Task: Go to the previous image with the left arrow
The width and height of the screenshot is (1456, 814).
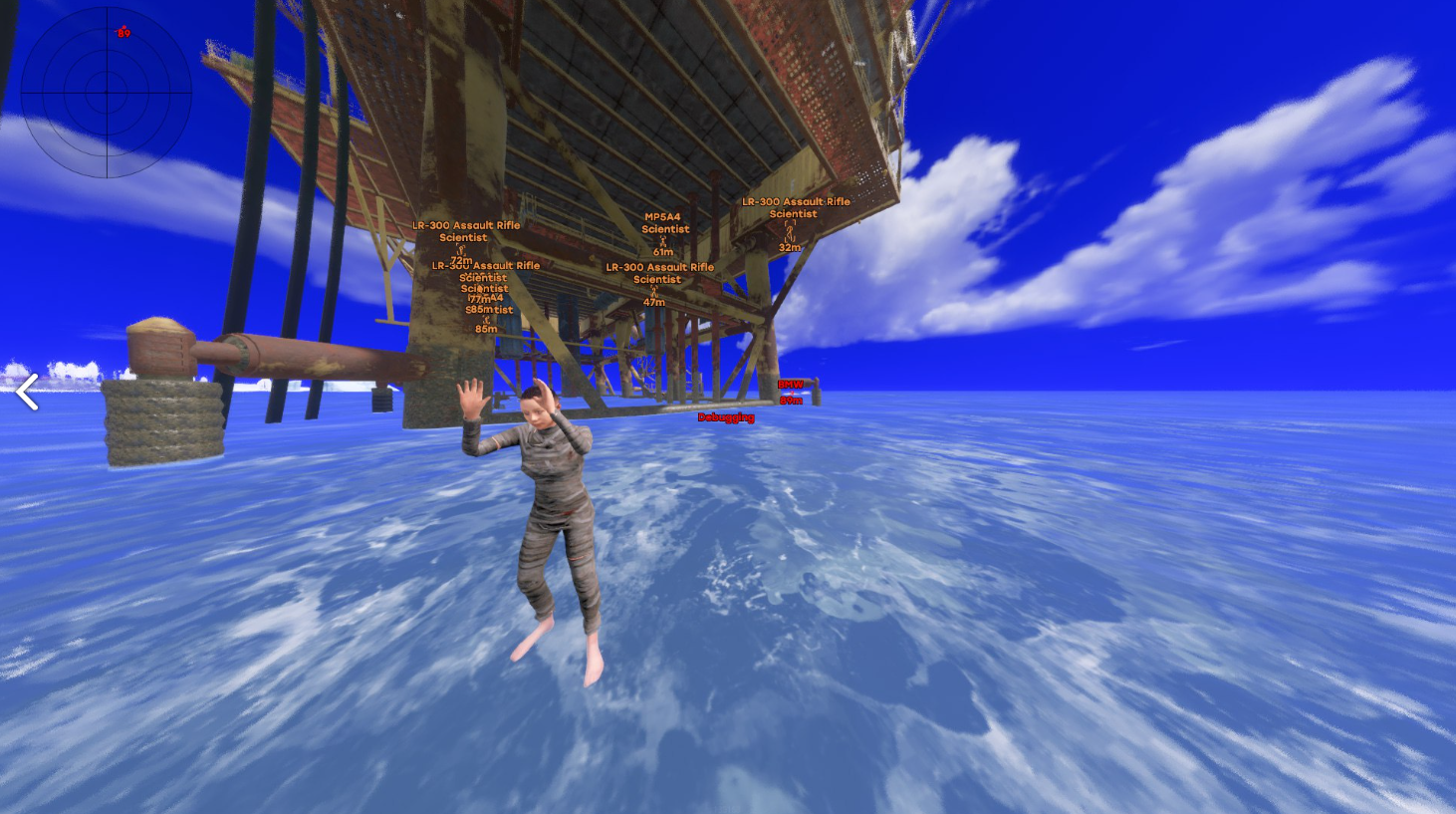Action: pos(27,392)
